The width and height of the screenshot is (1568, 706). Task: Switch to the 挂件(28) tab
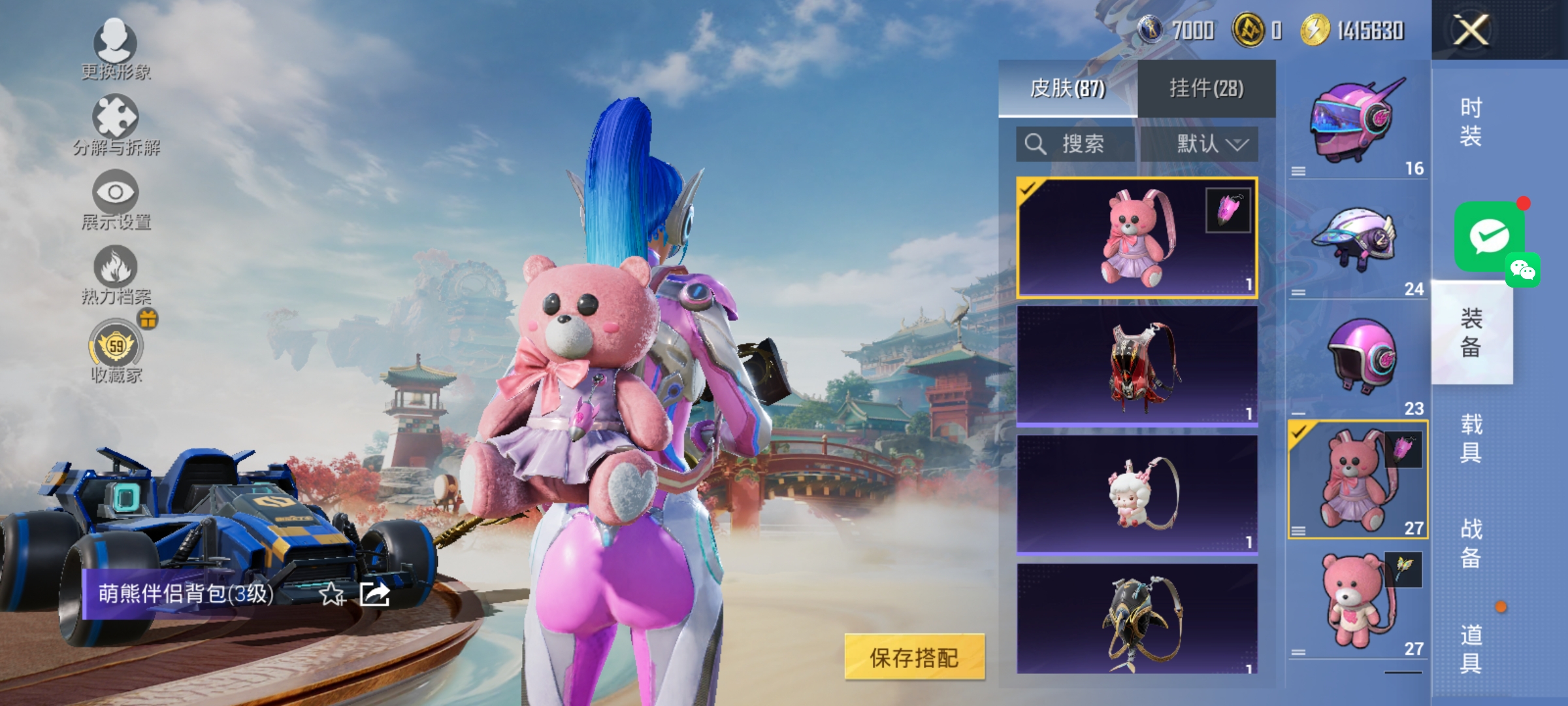coord(1205,89)
